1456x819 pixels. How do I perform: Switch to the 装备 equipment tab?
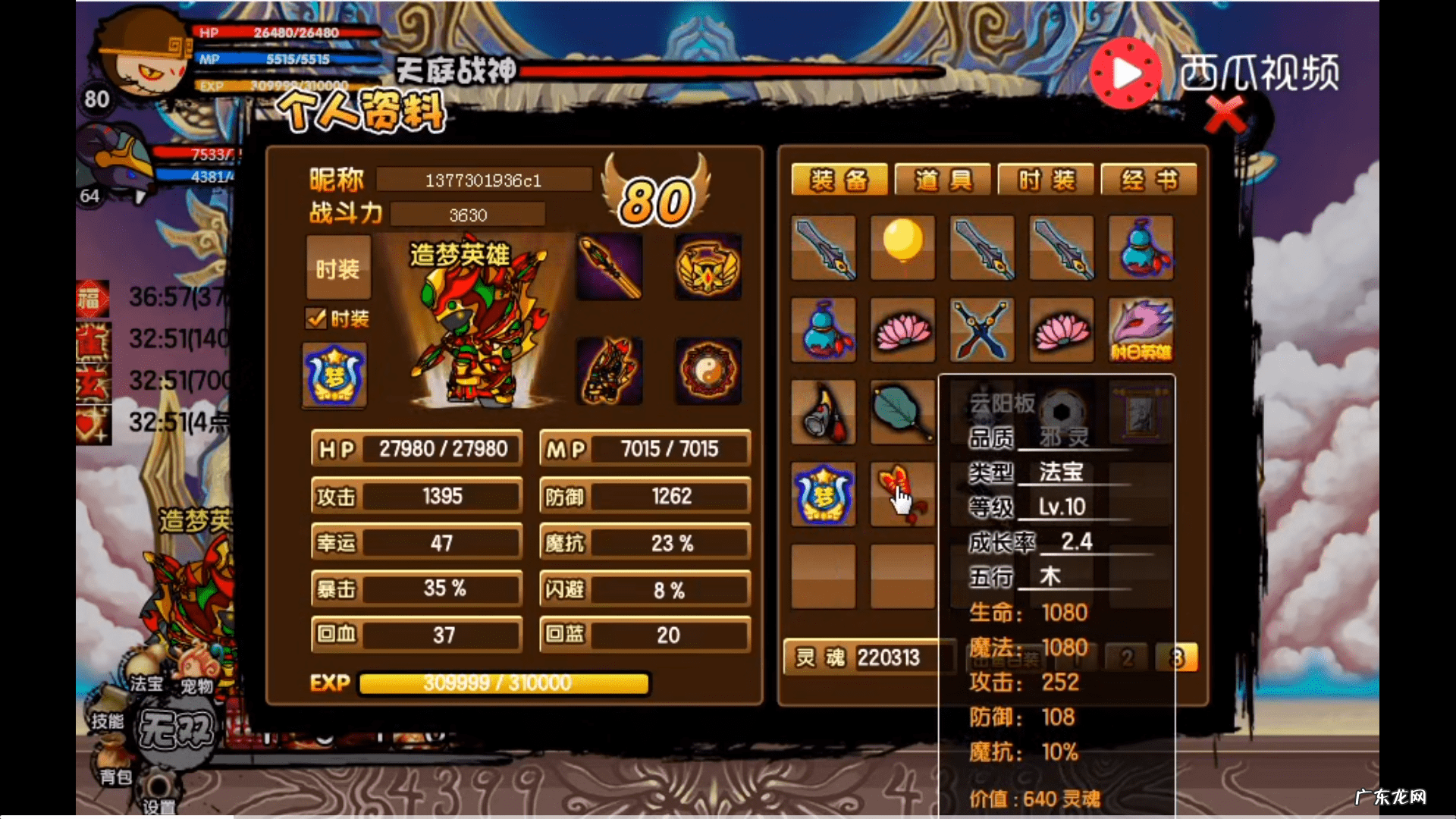pos(839,180)
